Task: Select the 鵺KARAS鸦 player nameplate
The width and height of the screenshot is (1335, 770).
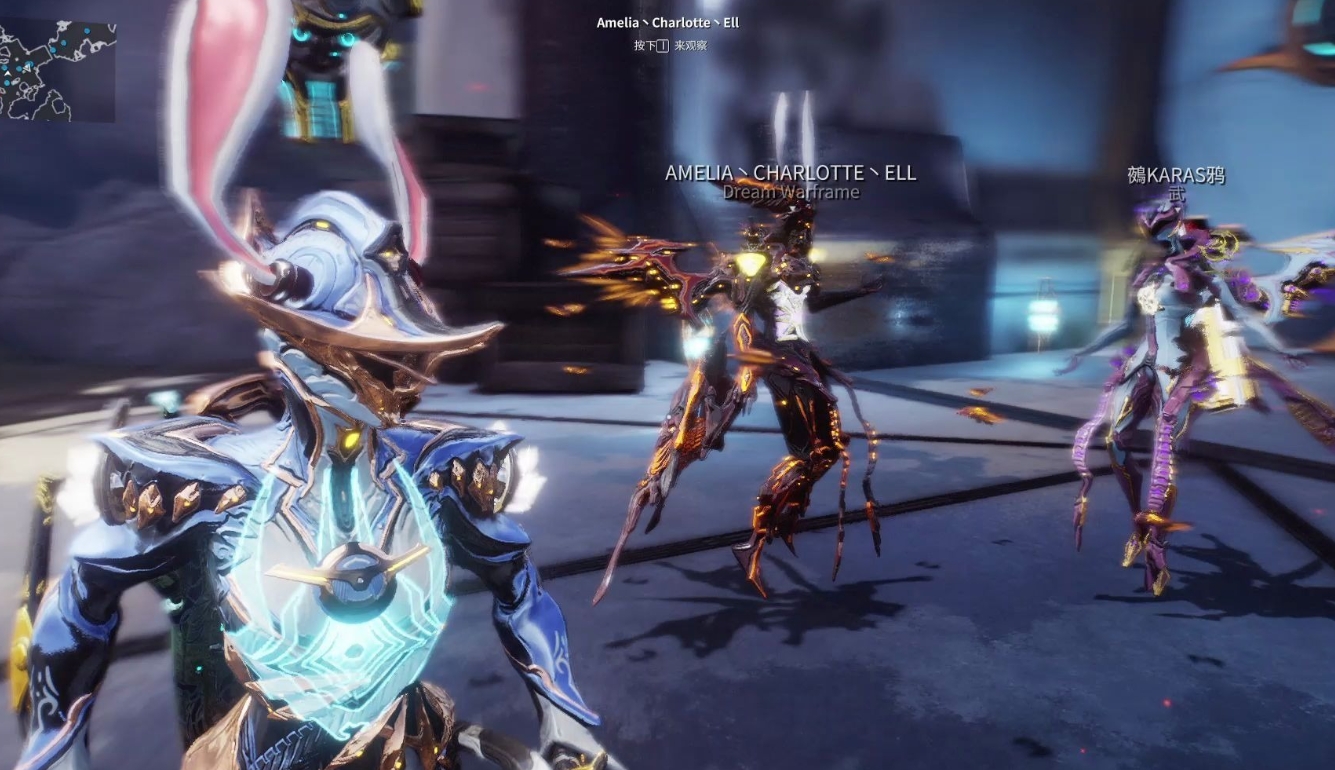Action: (x=1176, y=176)
